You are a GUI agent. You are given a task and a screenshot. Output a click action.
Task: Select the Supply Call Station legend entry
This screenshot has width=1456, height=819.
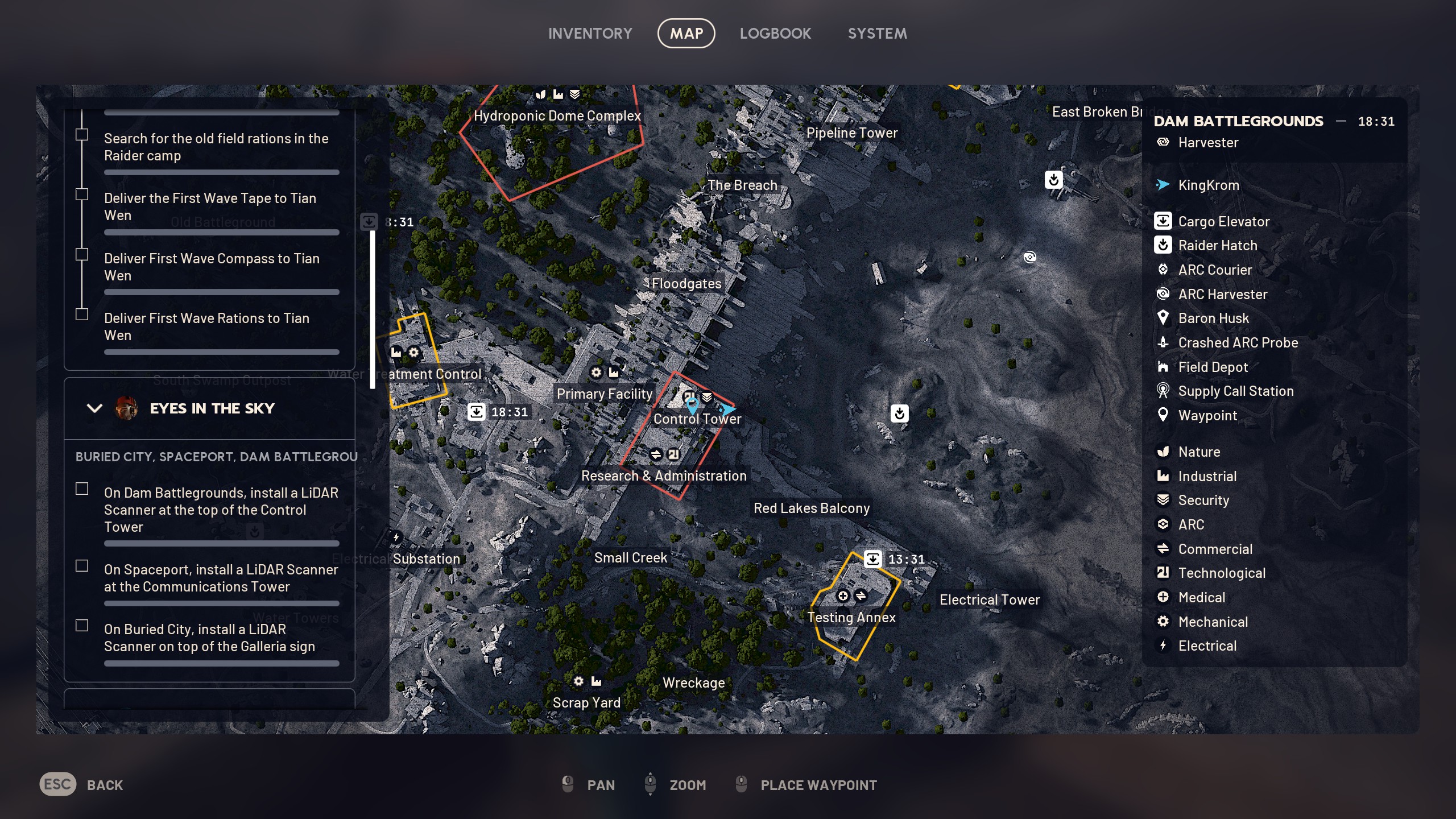[x=1164, y=391]
